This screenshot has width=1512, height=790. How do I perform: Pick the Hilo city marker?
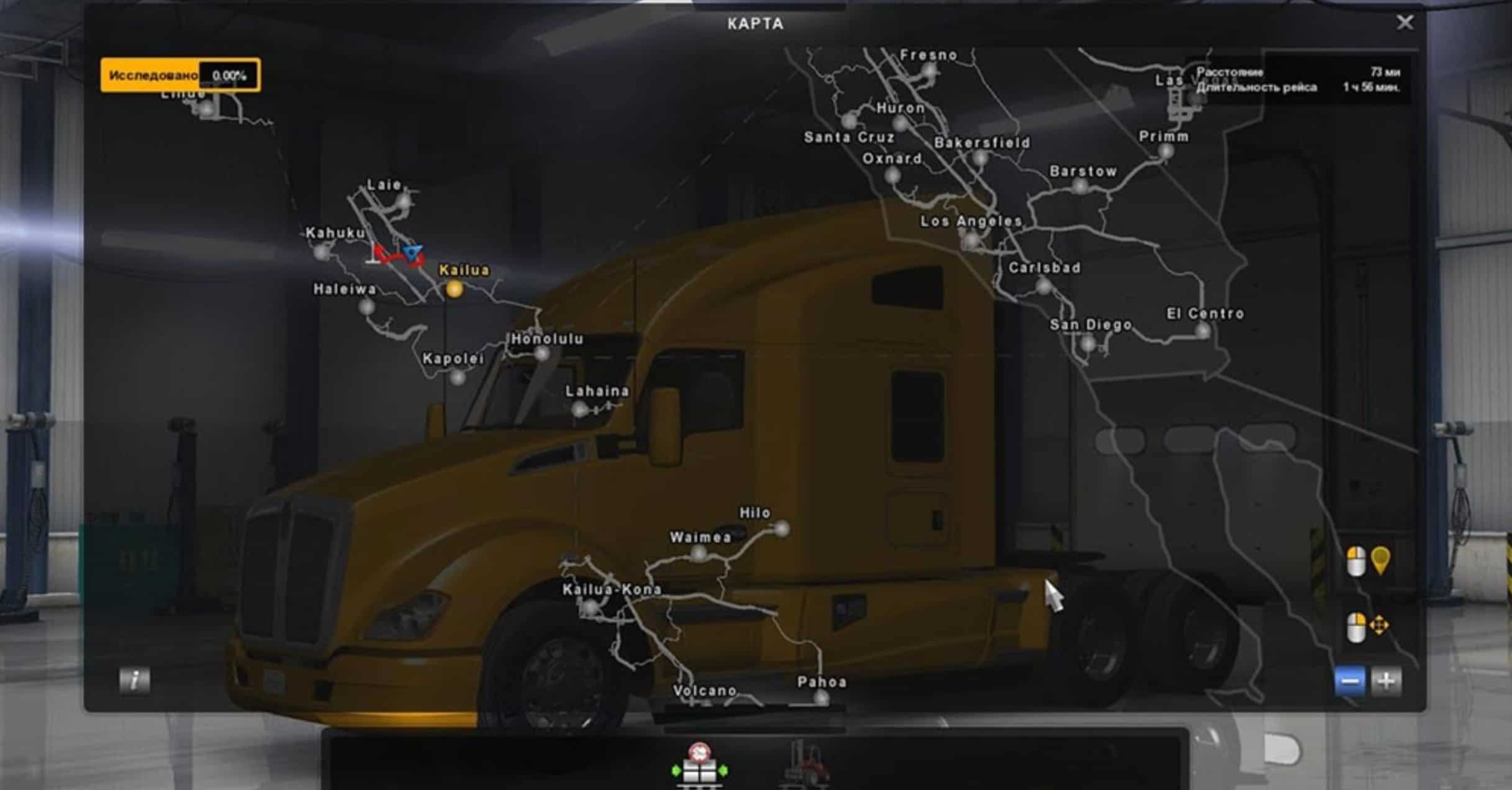(x=782, y=529)
